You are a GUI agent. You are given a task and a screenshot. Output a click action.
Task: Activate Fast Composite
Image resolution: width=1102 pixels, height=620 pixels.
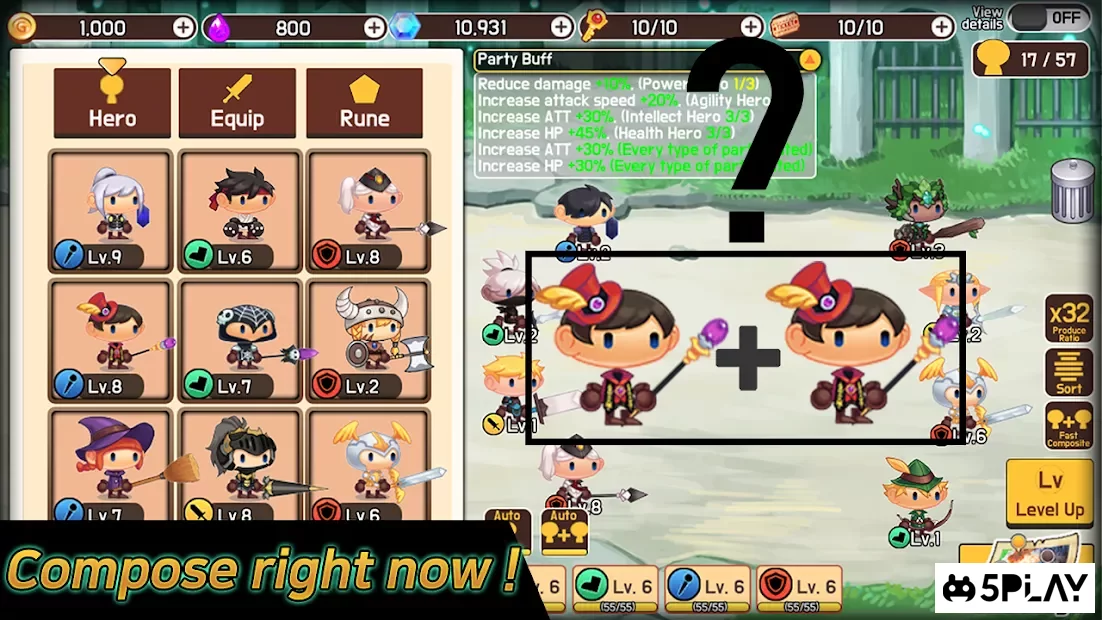click(1068, 426)
